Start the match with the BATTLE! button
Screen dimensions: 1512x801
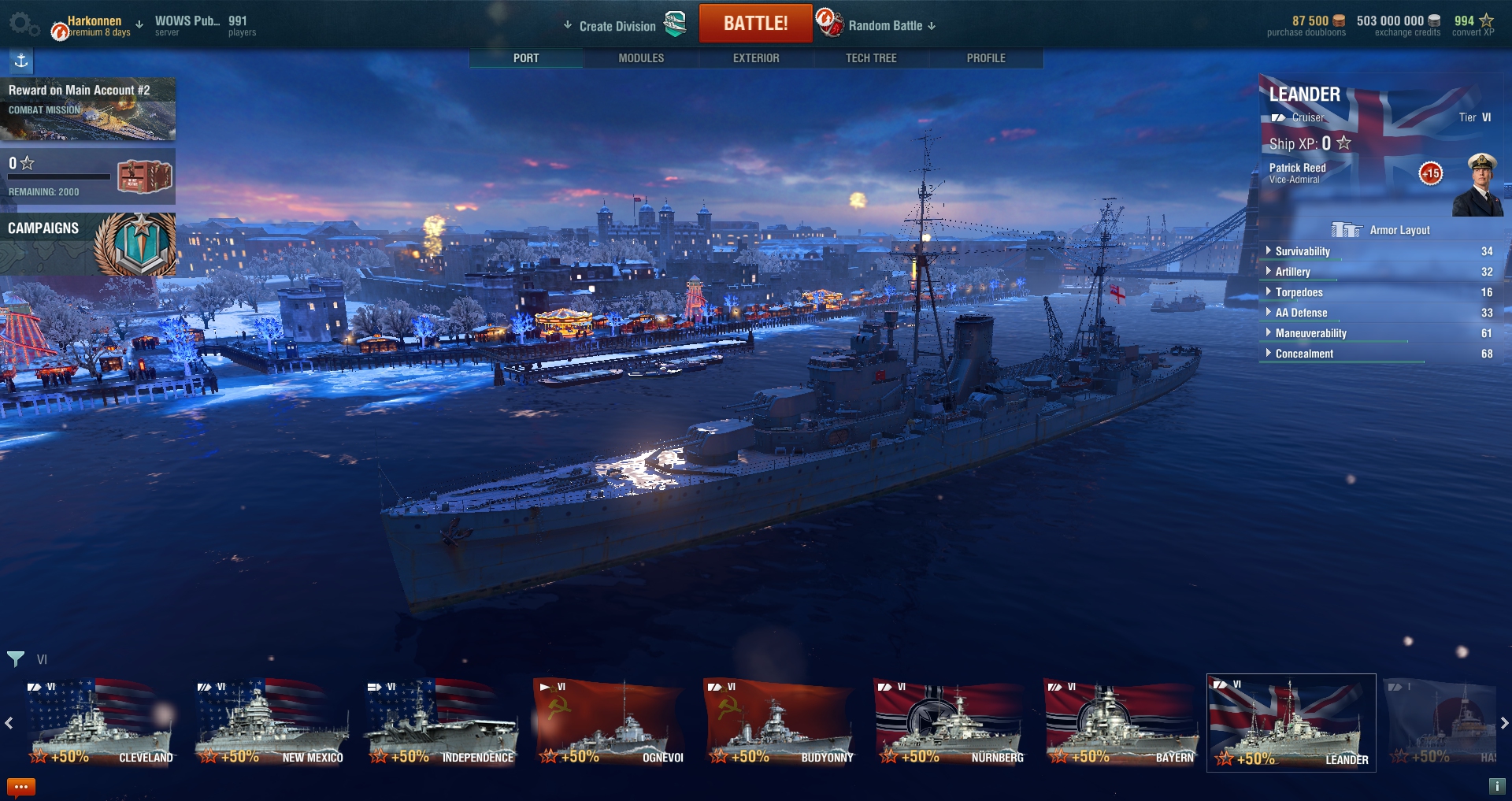pos(755,24)
